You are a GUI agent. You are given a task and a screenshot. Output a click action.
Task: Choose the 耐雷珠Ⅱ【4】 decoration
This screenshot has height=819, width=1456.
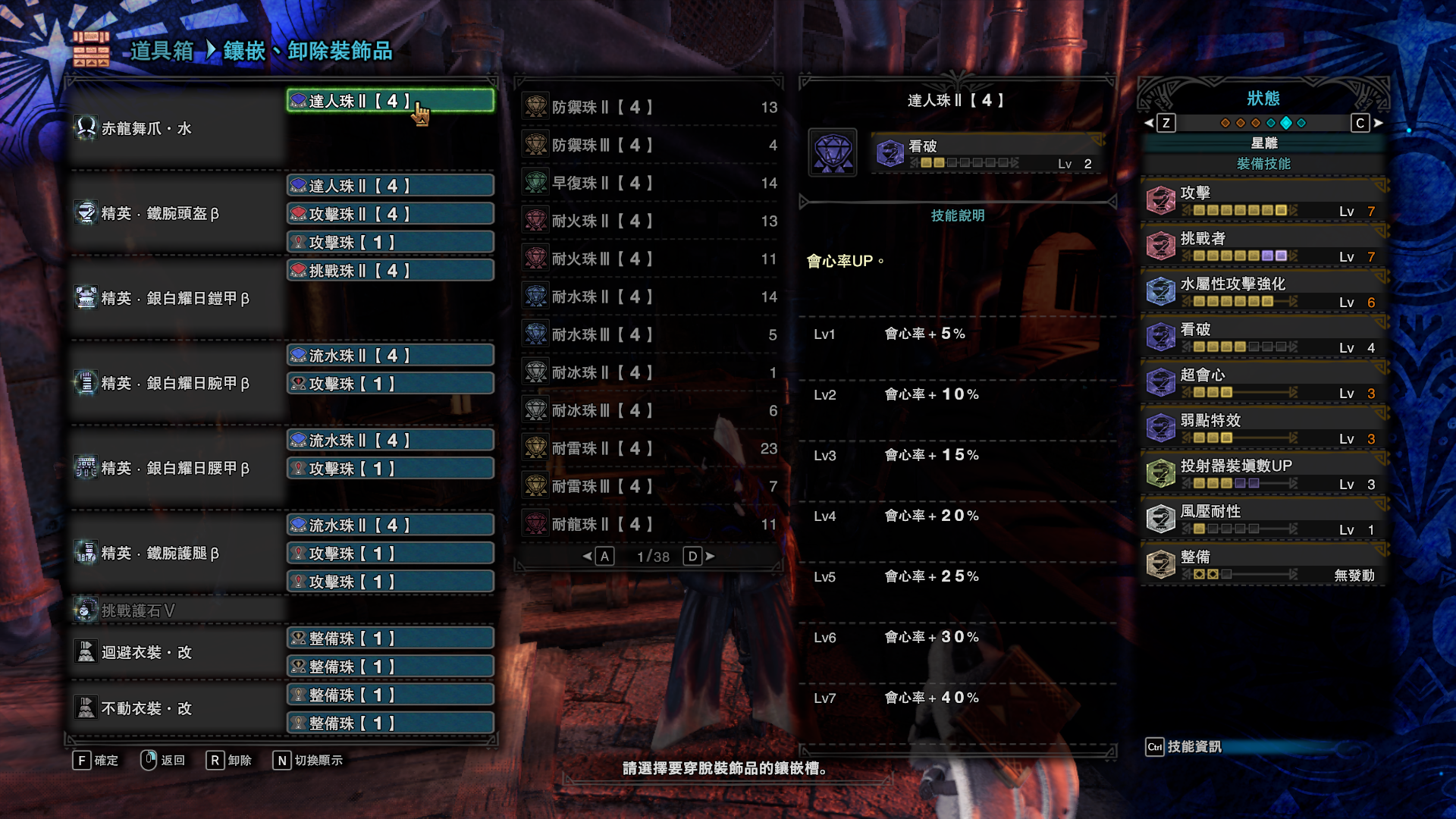click(x=649, y=448)
